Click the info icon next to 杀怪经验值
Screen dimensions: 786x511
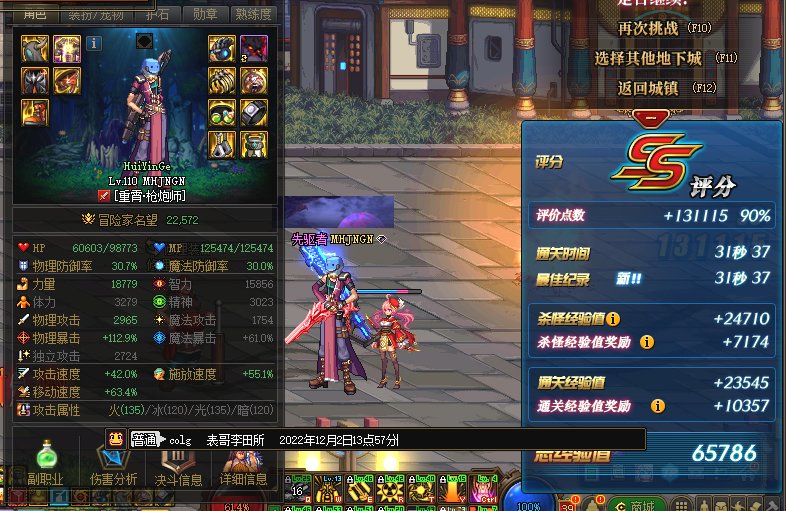[613, 319]
